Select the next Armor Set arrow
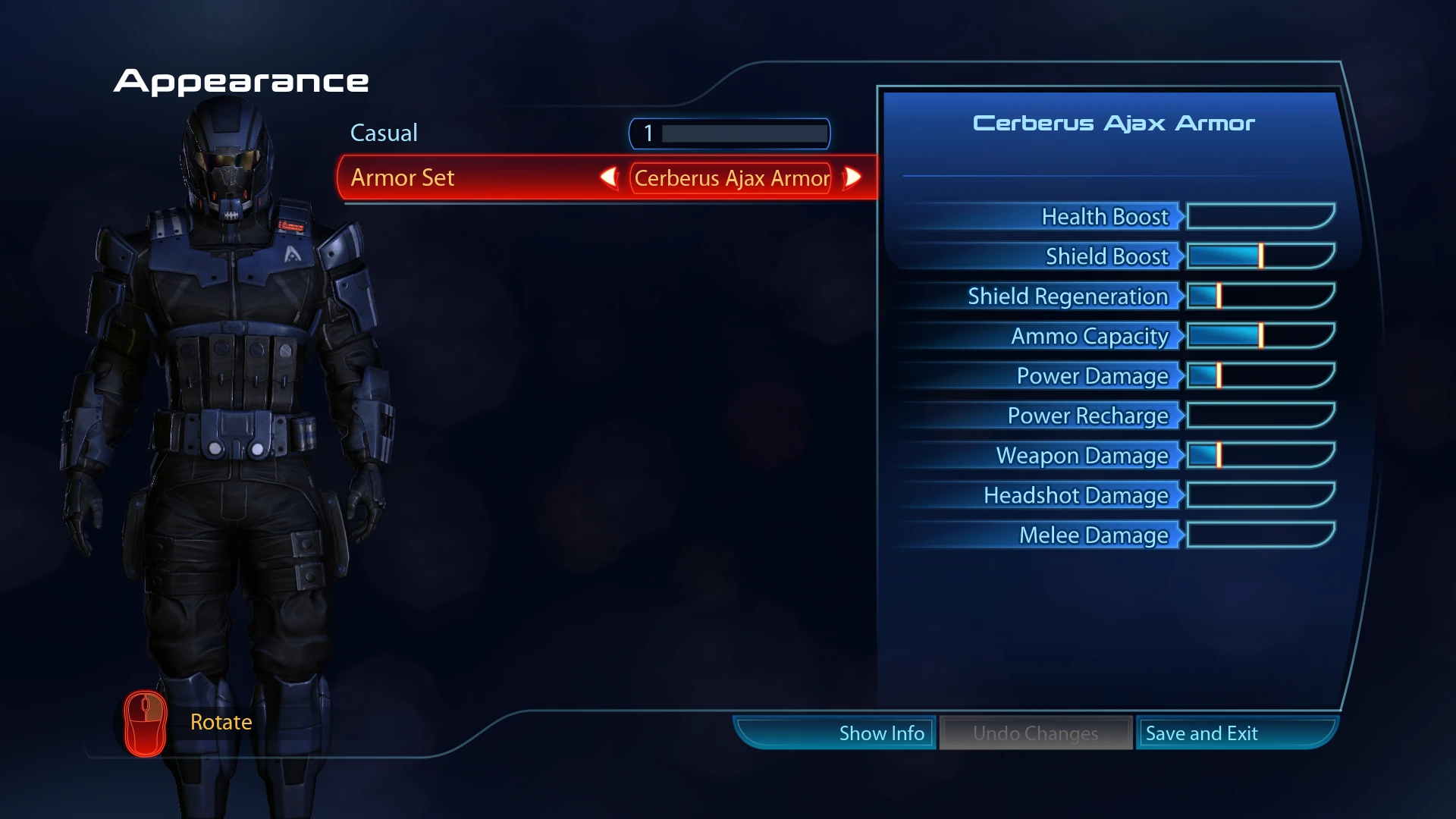This screenshot has height=819, width=1456. 852,177
